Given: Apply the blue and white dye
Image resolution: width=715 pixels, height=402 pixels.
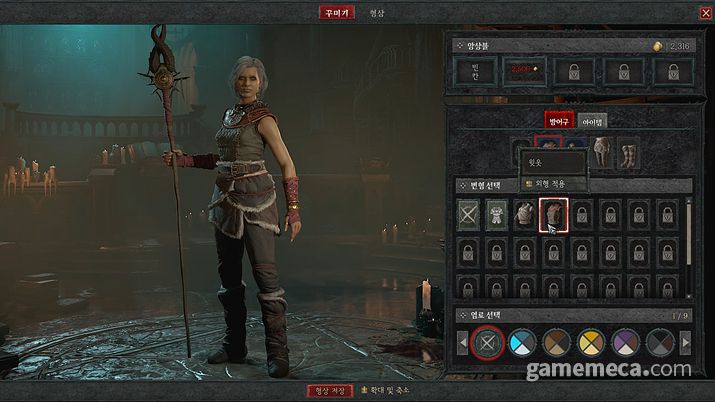Looking at the screenshot, I should point(521,342).
